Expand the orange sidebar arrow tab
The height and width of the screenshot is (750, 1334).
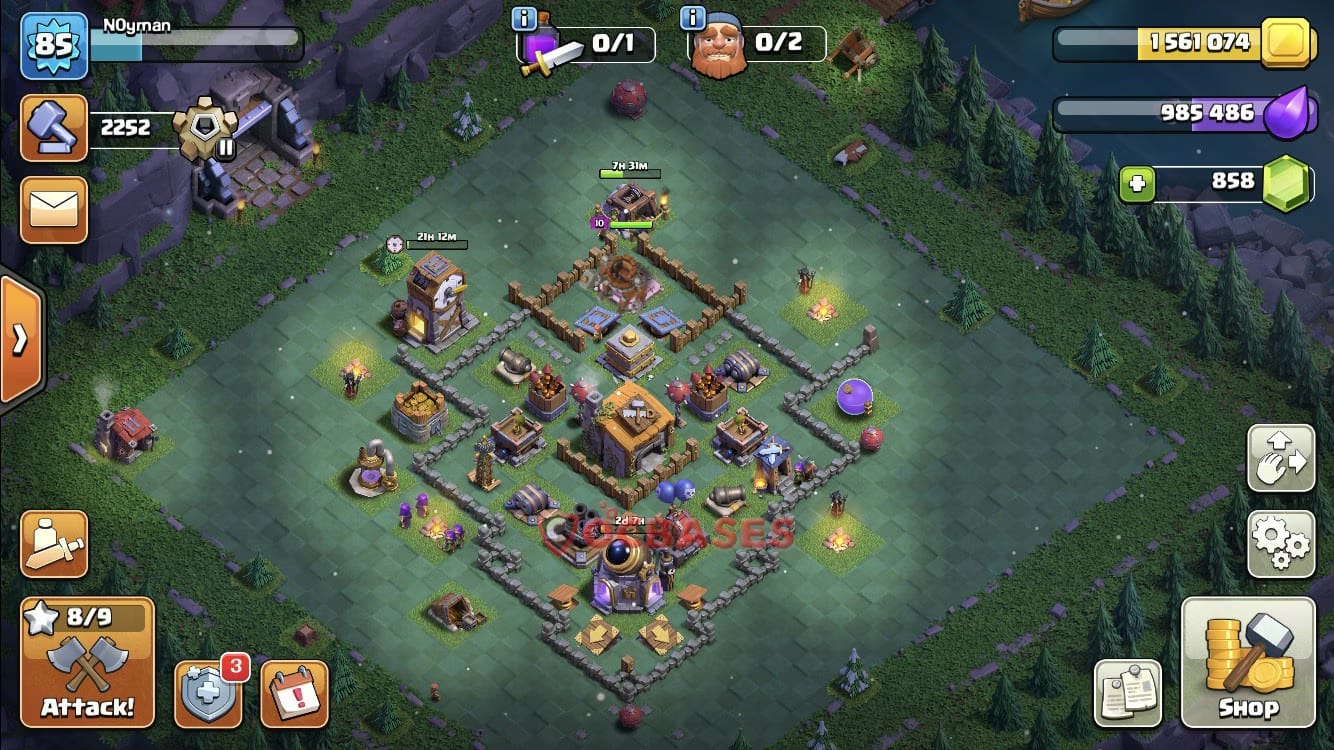18,340
